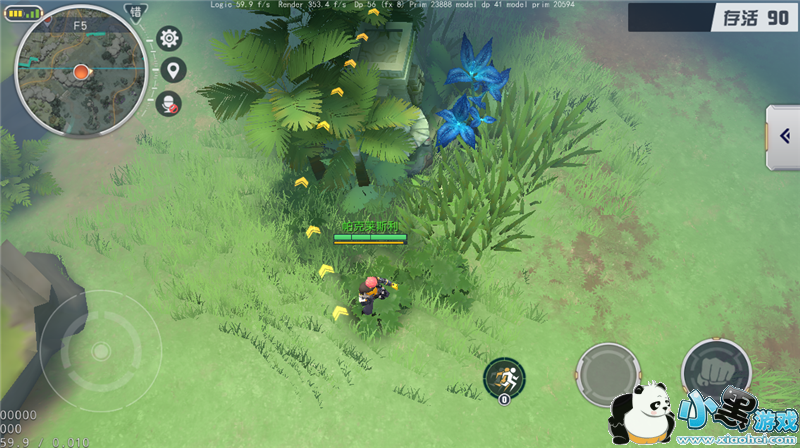
Task: Tap the map location pin icon
Action: [174, 70]
